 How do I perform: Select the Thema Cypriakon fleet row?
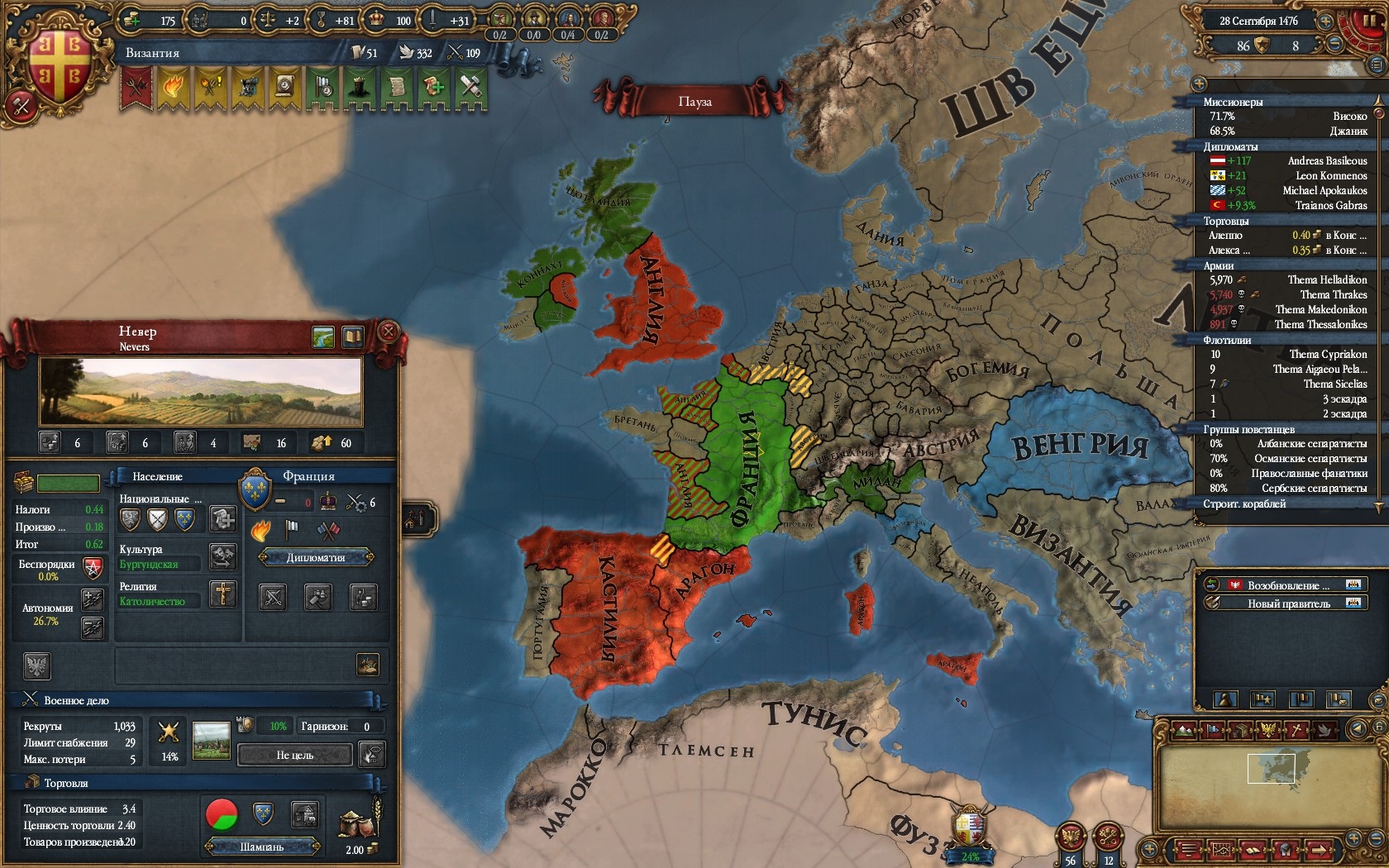pos(1287,355)
